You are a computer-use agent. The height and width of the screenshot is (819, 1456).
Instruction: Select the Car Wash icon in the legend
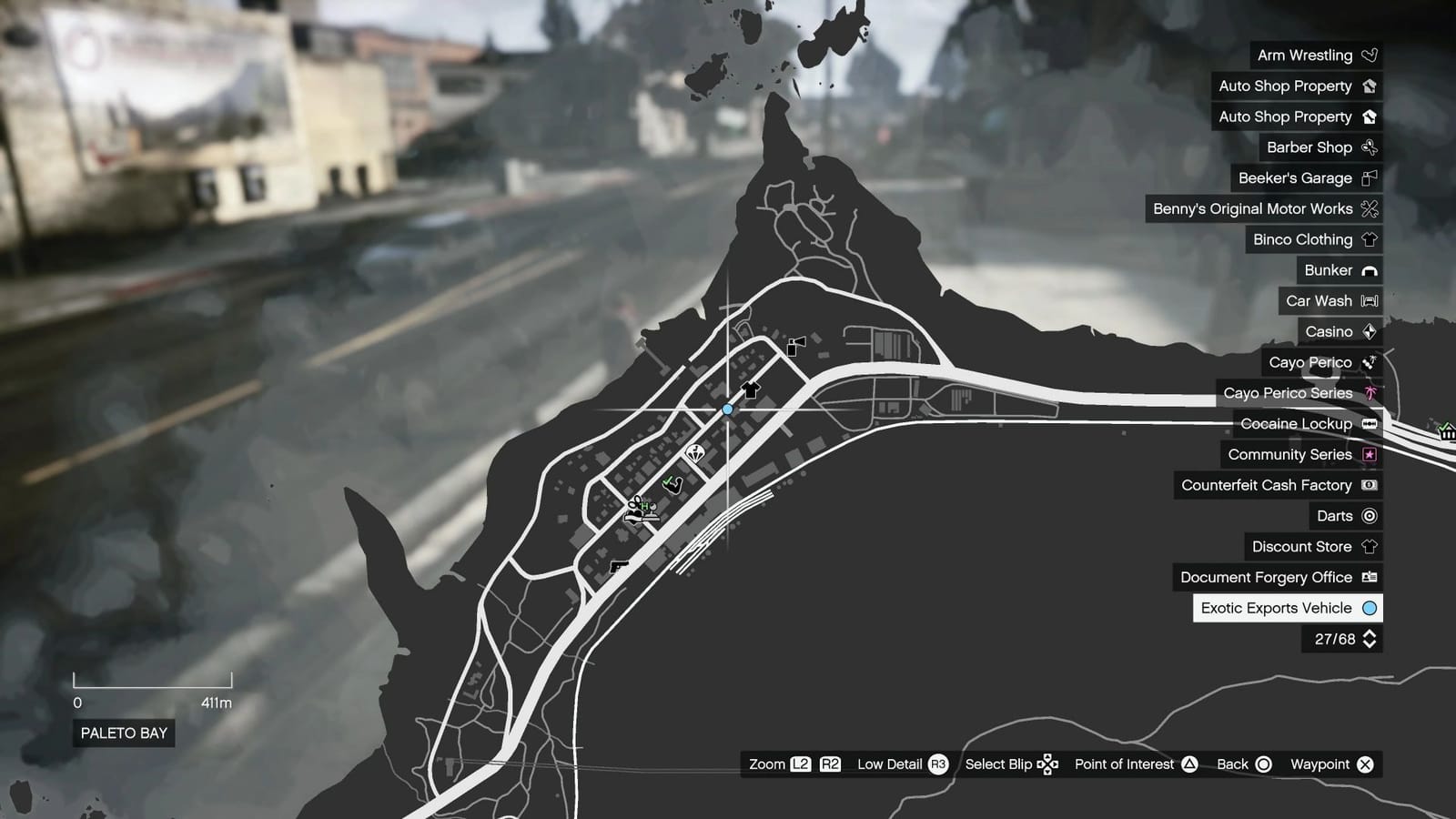click(1368, 300)
